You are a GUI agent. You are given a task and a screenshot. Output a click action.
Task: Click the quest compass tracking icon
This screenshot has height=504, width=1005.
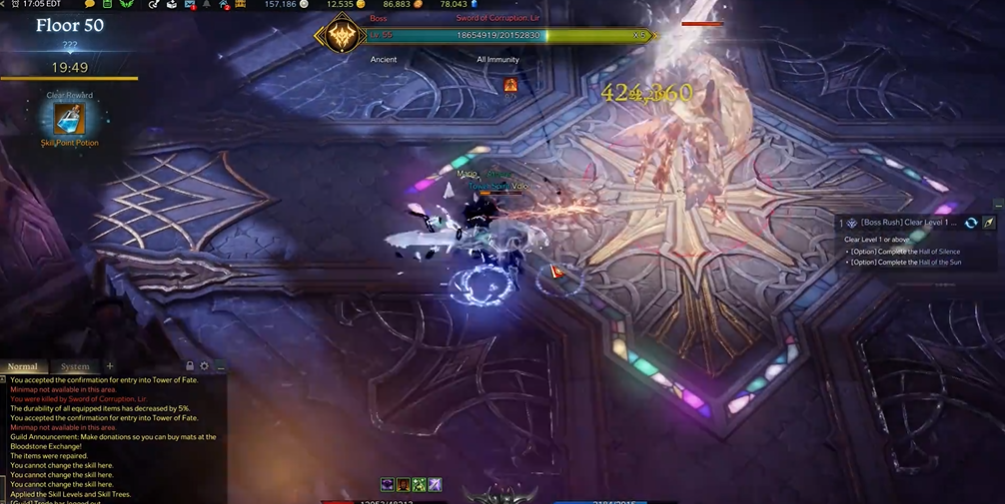point(987,222)
